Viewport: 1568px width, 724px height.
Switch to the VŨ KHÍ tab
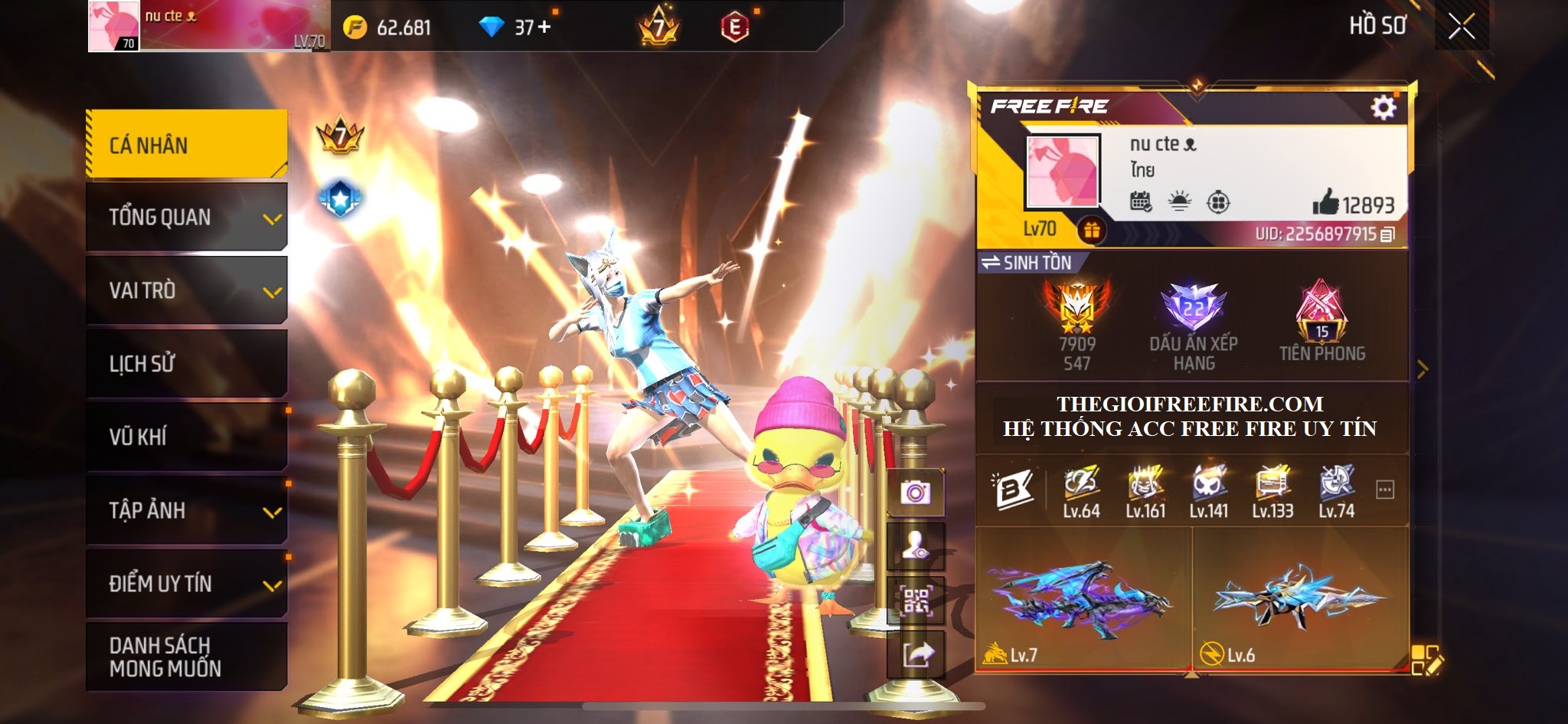(187, 437)
